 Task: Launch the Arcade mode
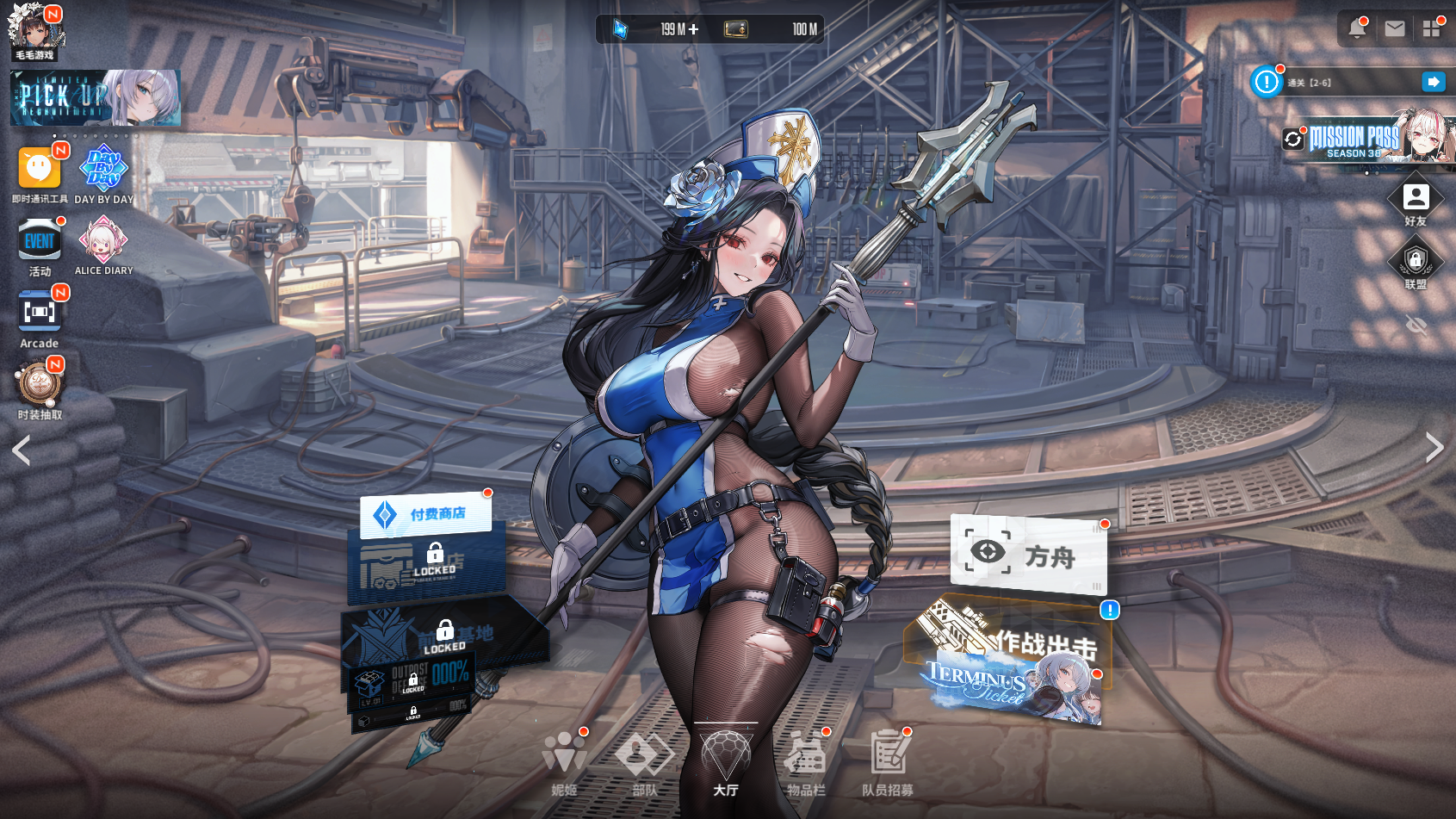[x=40, y=312]
